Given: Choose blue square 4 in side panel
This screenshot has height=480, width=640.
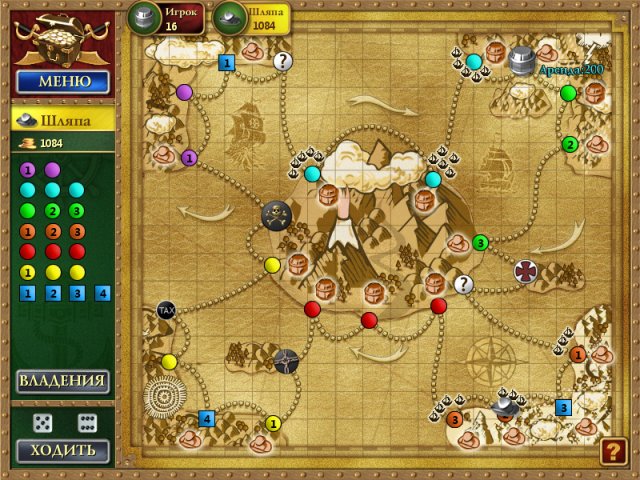Looking at the screenshot, I should tap(102, 293).
